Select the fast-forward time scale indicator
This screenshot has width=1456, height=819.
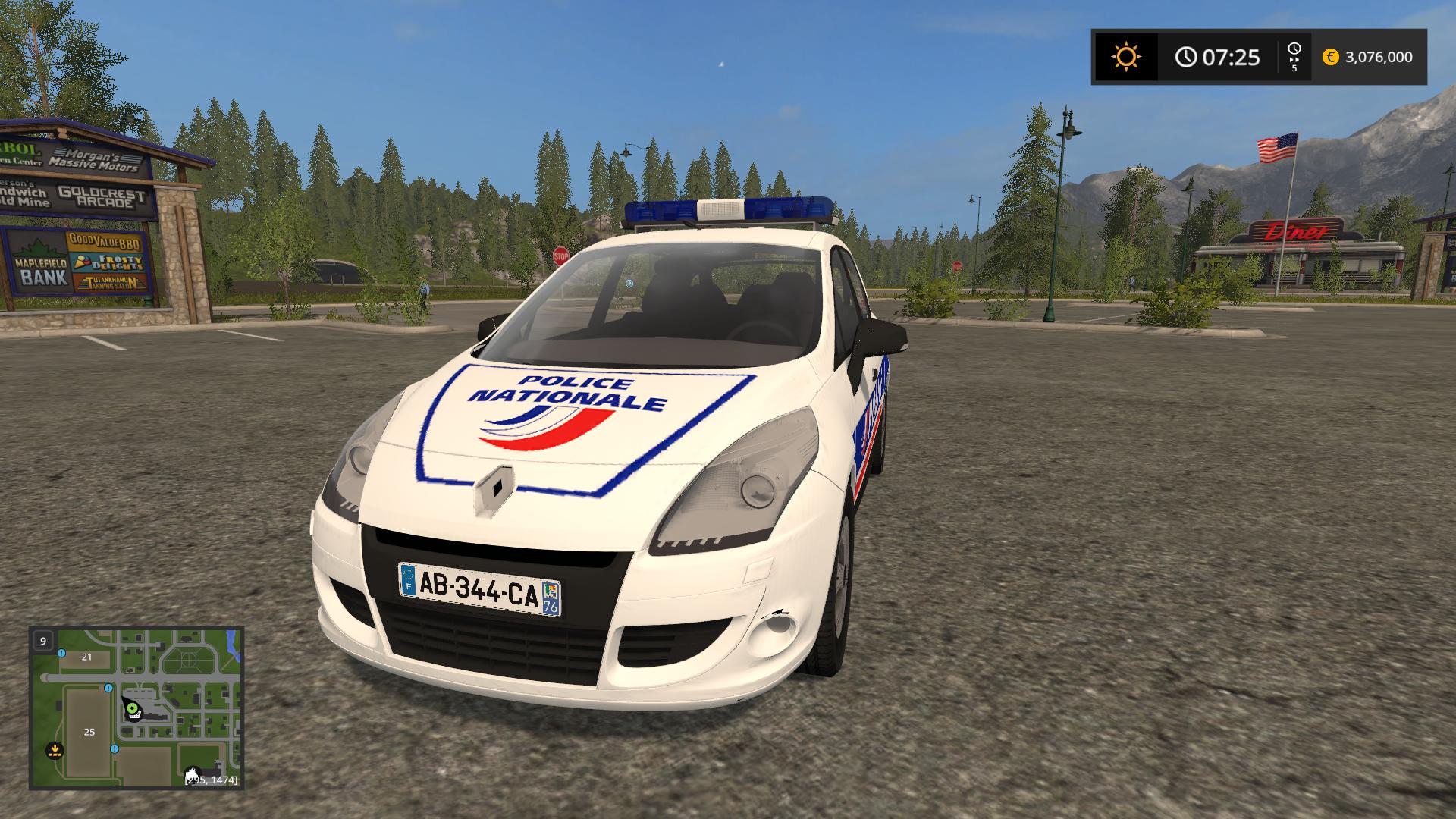coord(1294,57)
